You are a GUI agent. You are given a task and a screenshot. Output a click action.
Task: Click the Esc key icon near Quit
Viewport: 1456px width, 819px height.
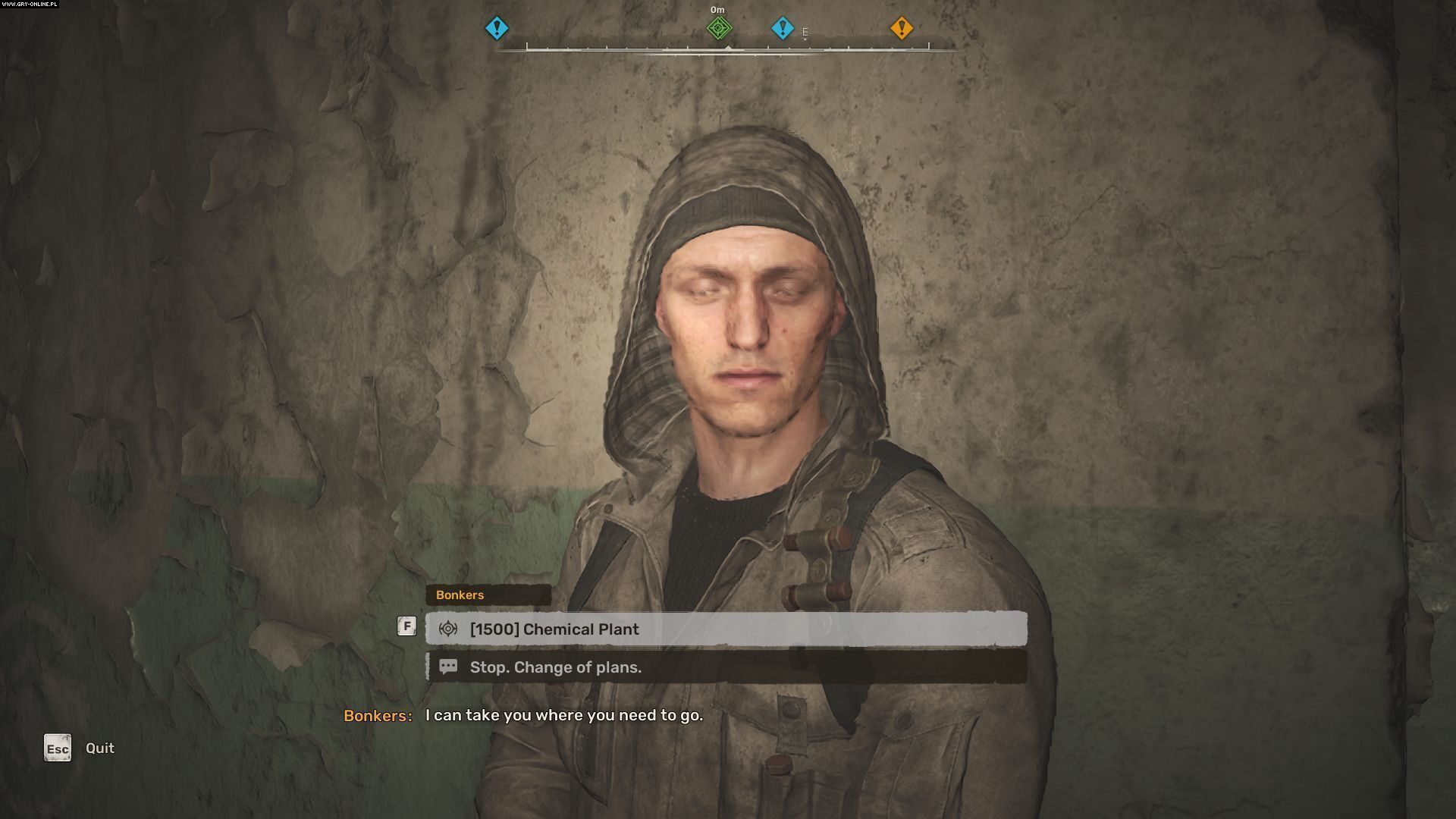click(x=57, y=748)
